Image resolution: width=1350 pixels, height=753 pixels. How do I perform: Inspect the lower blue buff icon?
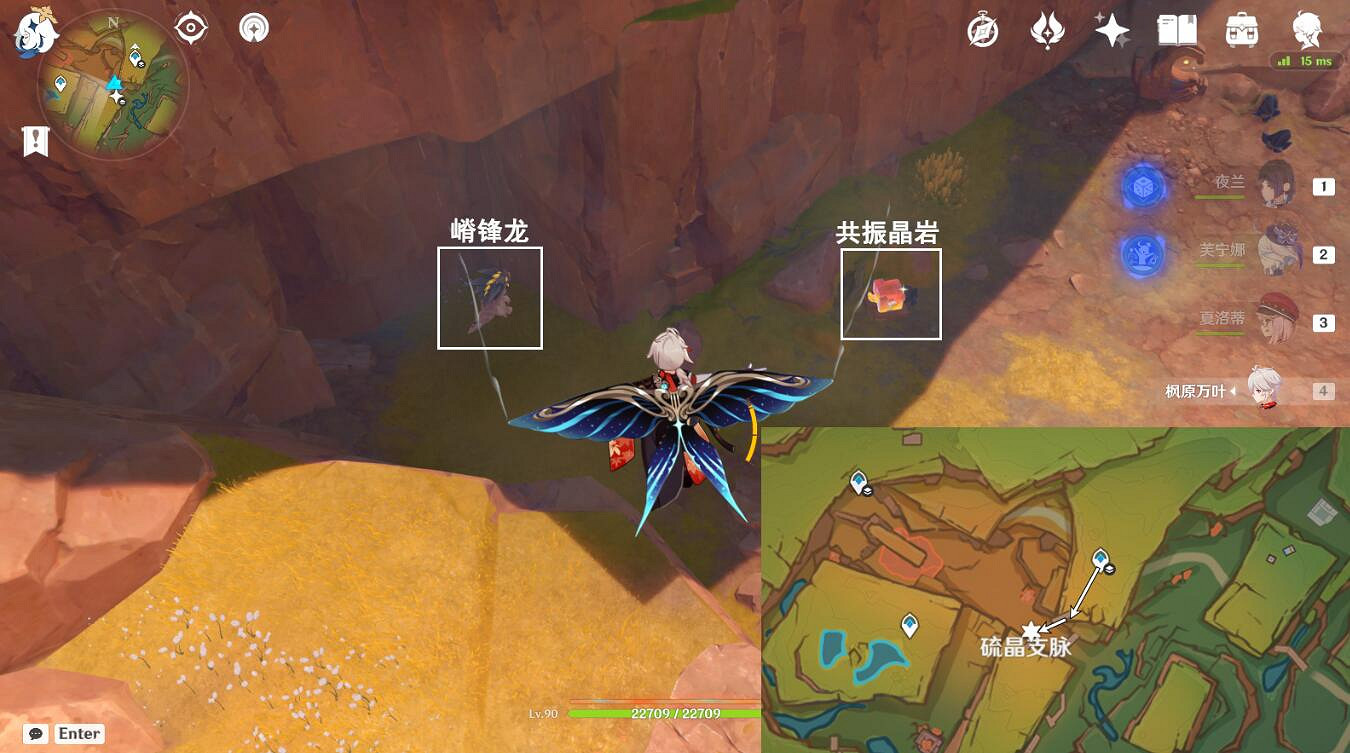(x=1141, y=253)
